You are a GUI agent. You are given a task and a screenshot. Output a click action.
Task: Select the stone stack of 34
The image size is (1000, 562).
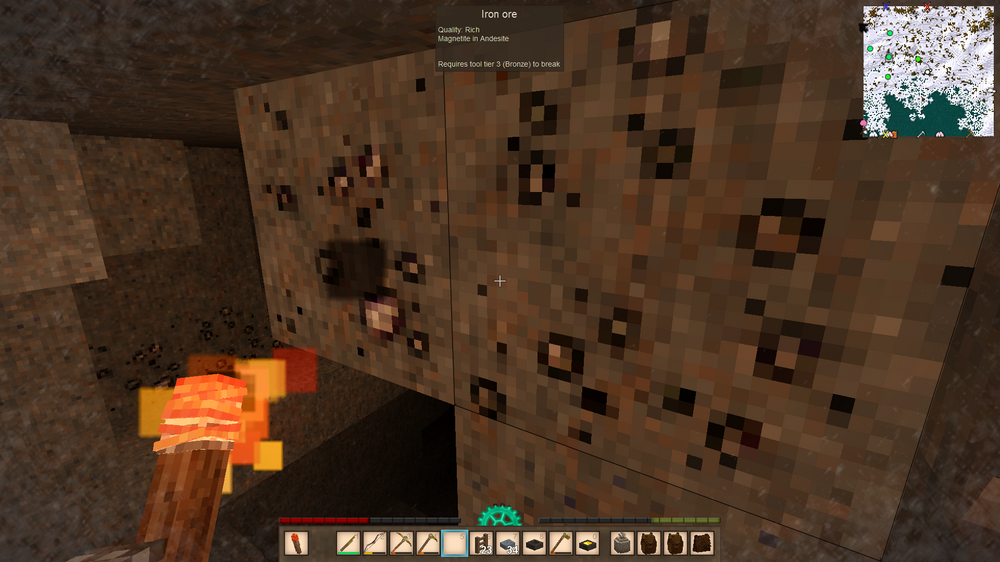coord(508,543)
